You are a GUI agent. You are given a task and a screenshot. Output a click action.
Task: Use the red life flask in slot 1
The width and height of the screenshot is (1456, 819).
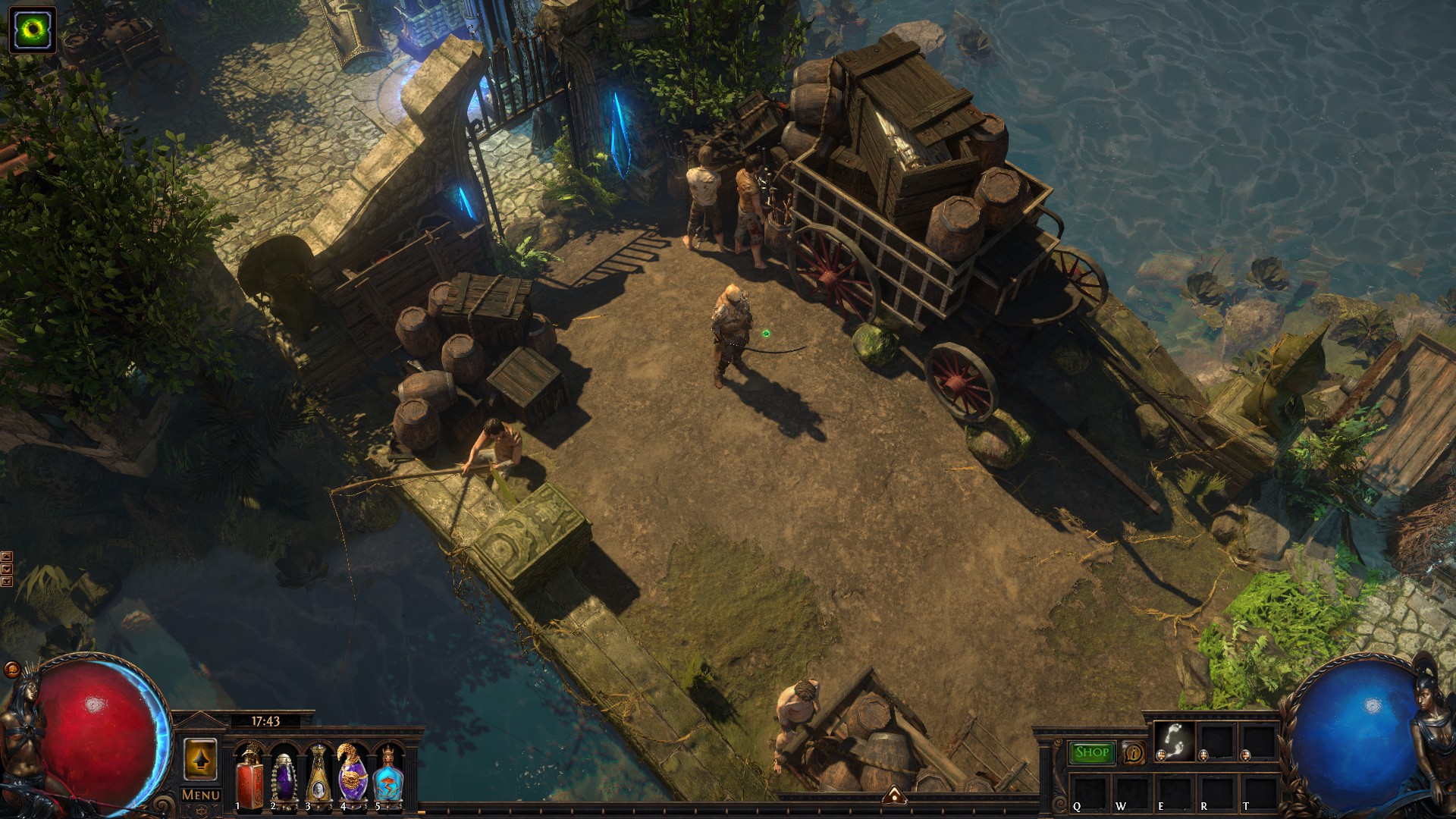[x=249, y=777]
